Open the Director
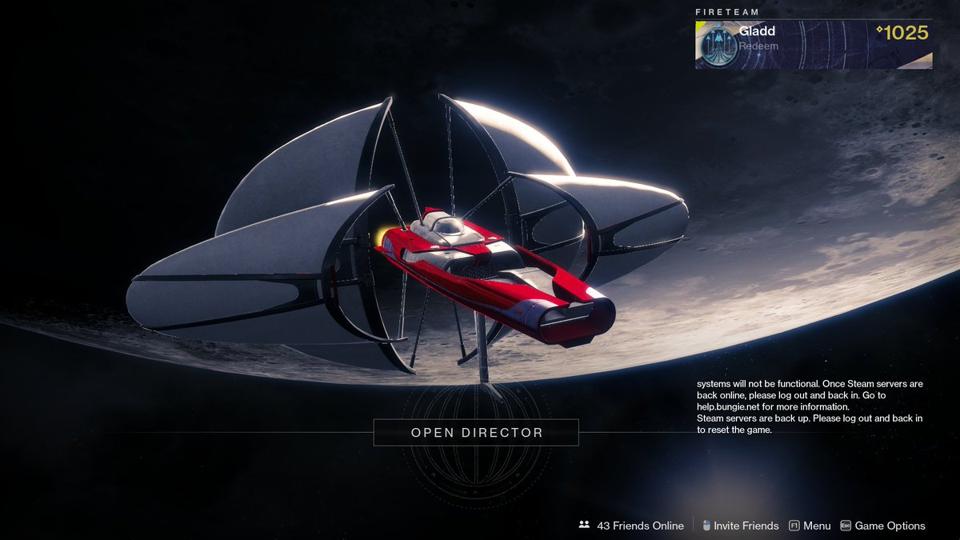Viewport: 960px width, 540px height. coord(476,433)
